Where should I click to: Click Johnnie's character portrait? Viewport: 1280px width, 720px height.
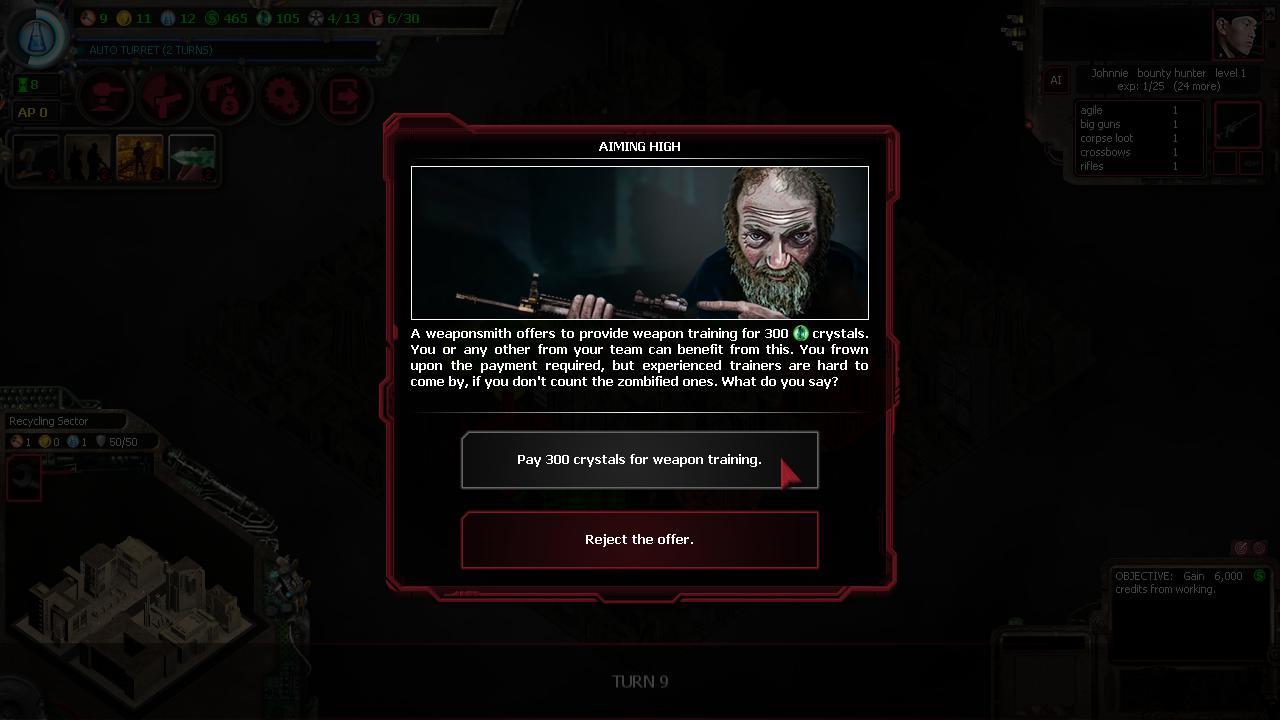click(1240, 32)
